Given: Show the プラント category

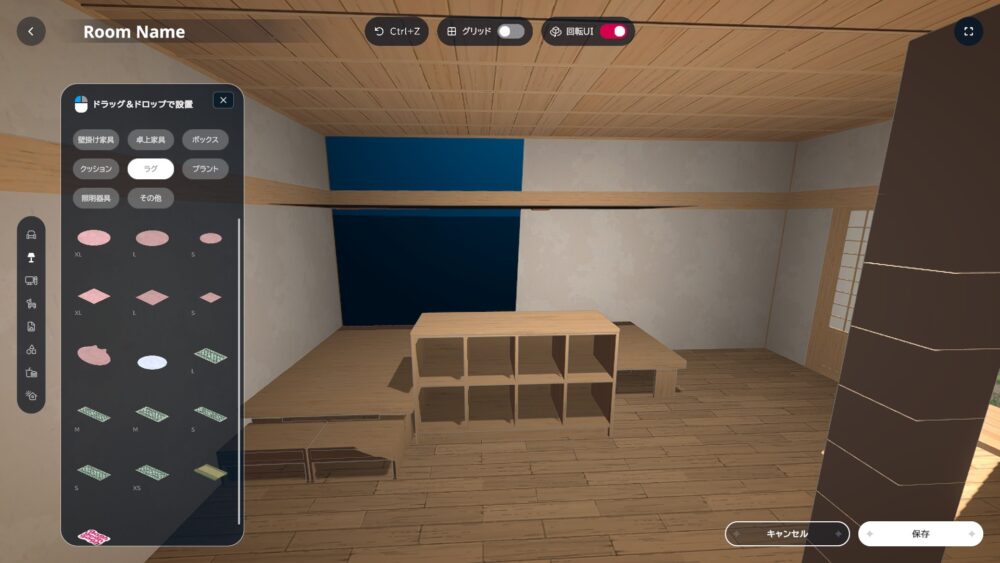Looking at the screenshot, I should pos(205,169).
